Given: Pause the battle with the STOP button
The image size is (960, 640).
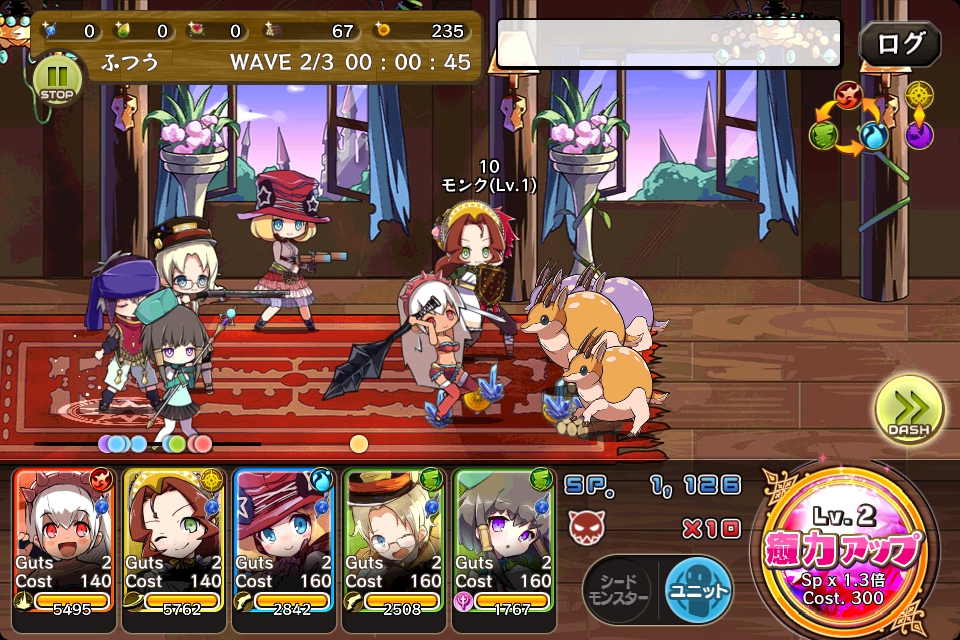Looking at the screenshot, I should (x=56, y=79).
